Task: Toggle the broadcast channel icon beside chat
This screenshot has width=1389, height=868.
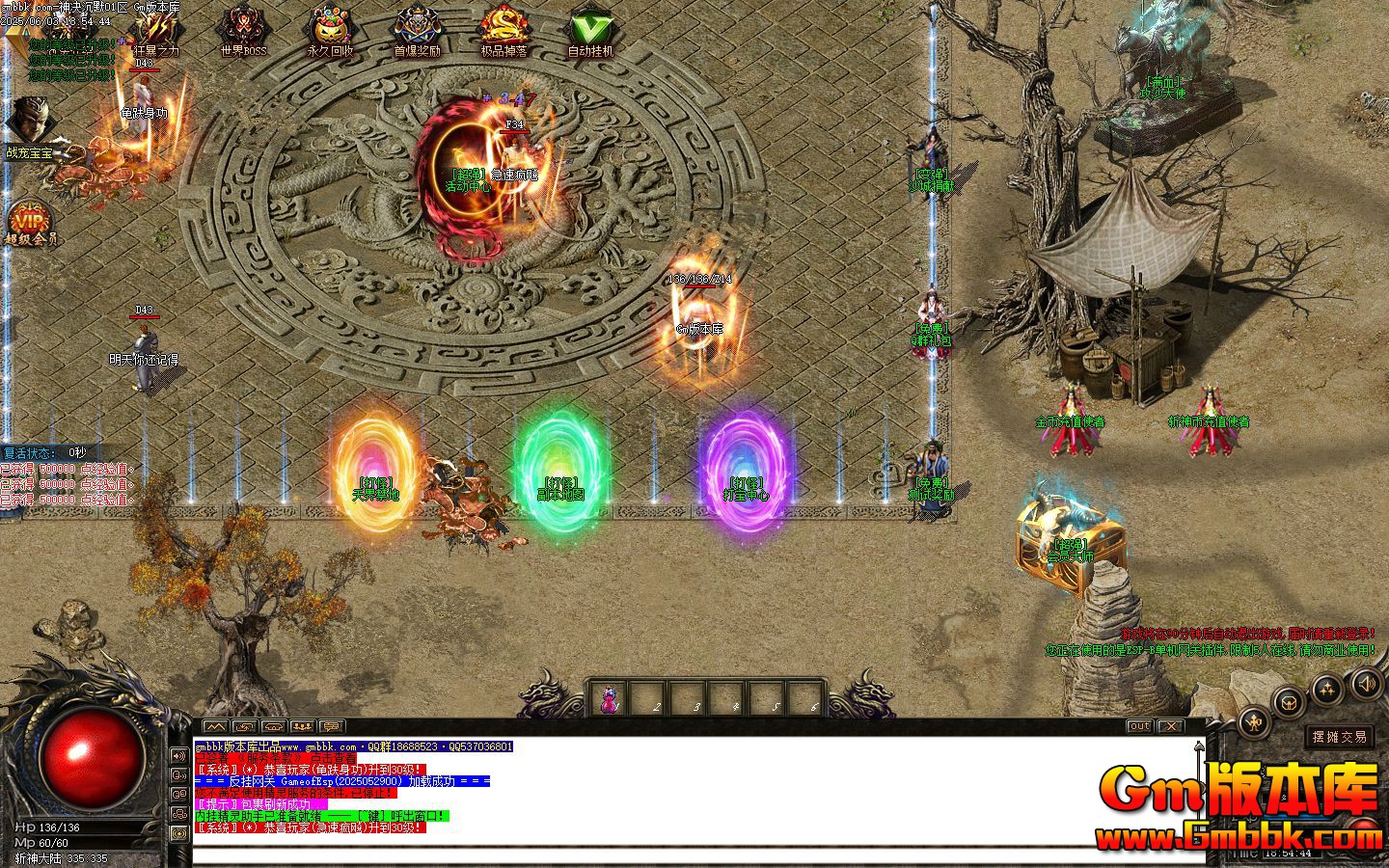Action: (x=177, y=832)
